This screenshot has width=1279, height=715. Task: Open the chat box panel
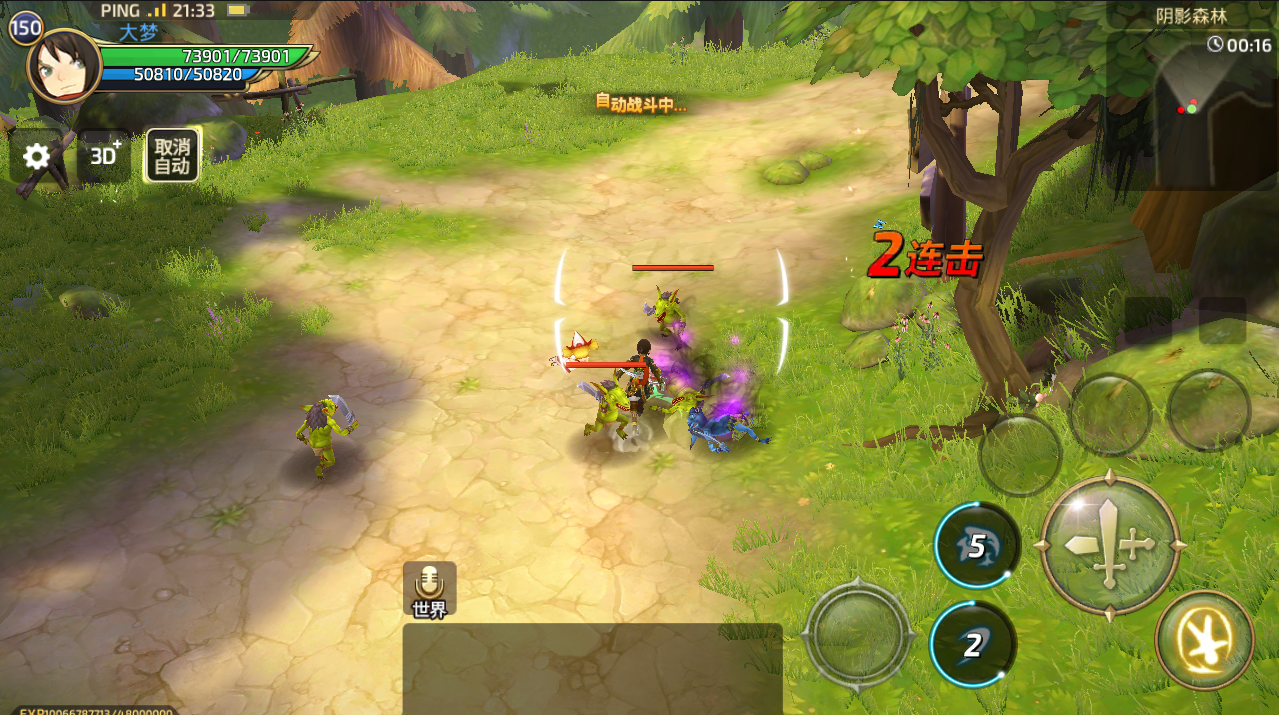592,668
